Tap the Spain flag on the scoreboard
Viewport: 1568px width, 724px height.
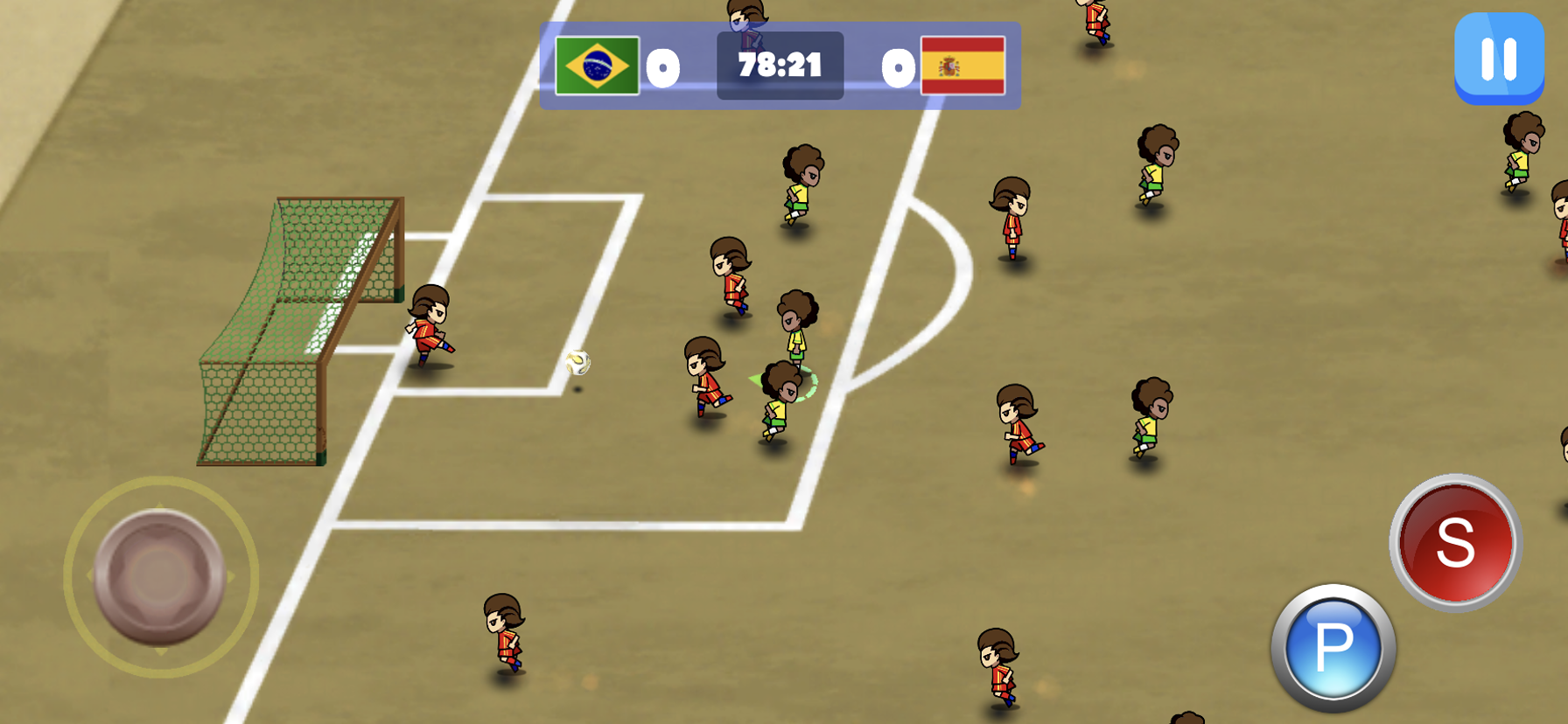point(962,66)
